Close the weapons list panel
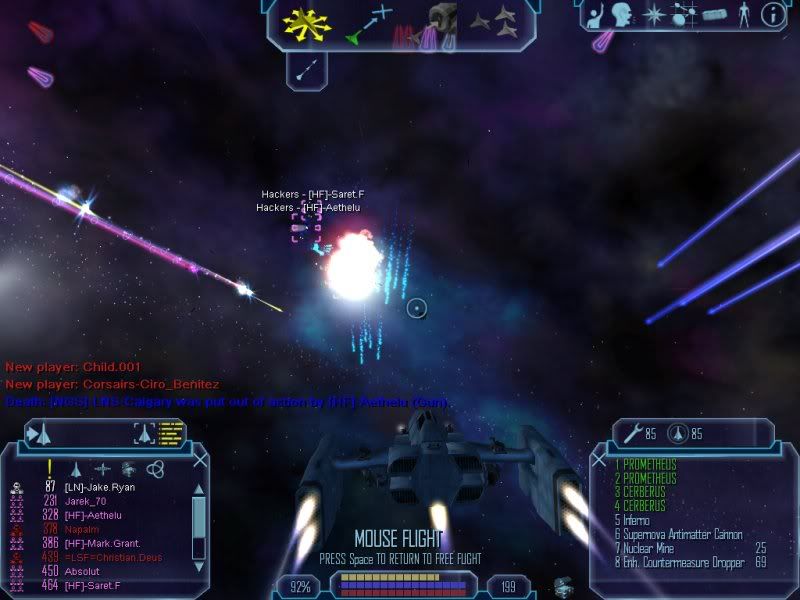800x600 pixels. (599, 461)
